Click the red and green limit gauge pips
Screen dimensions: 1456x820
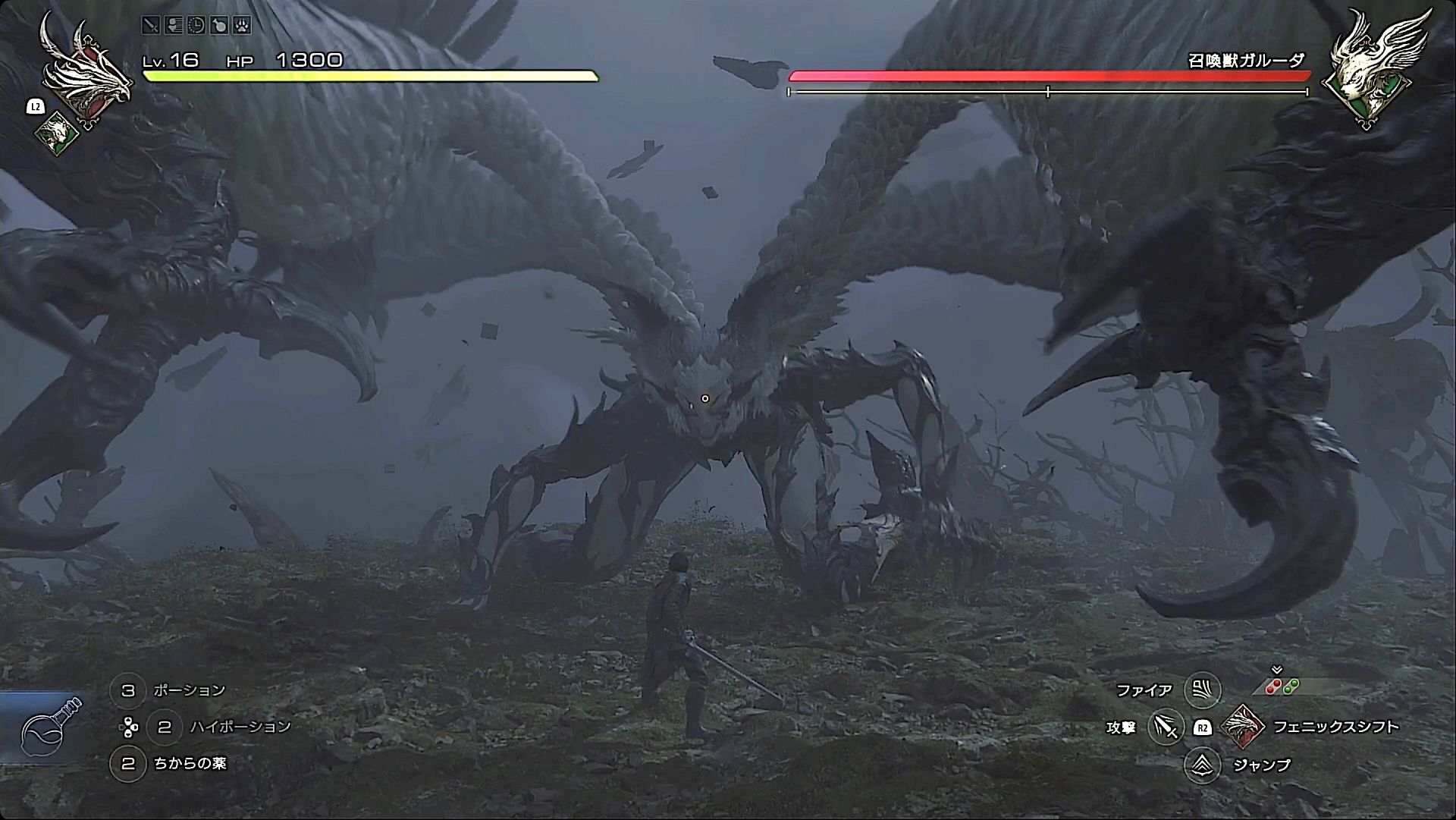coord(1282,686)
